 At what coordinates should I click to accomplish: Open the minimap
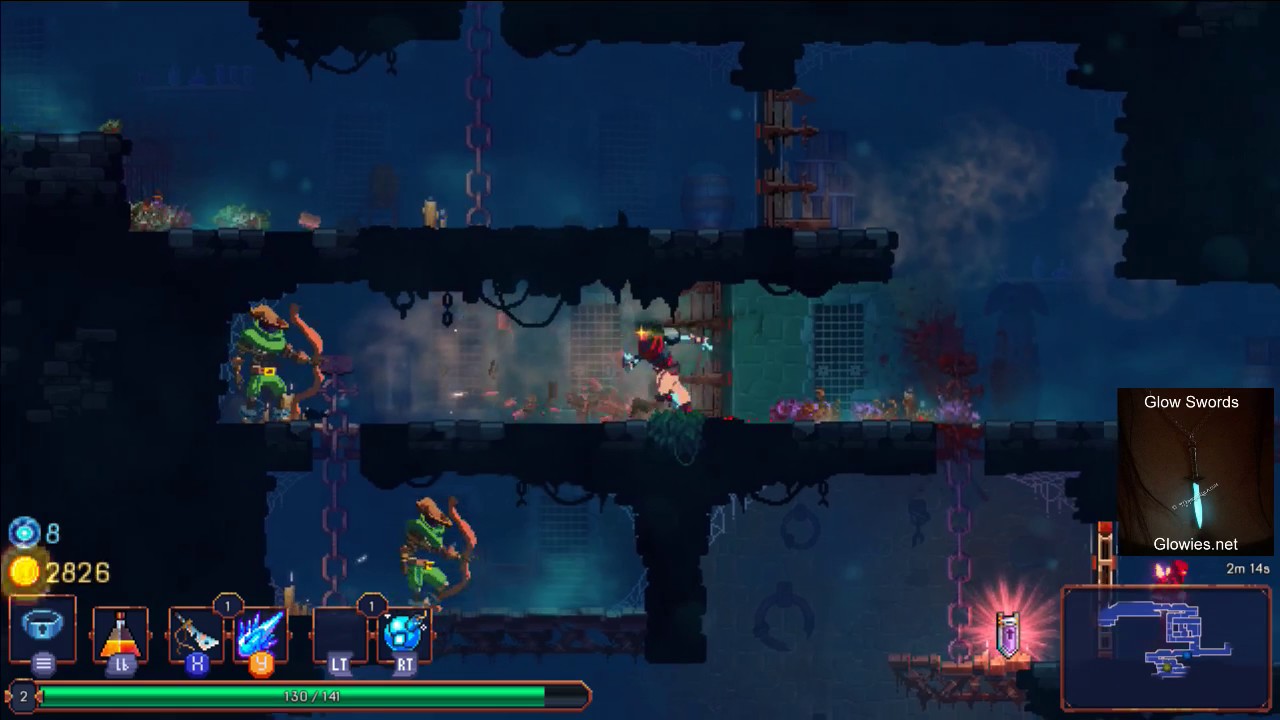click(x=1166, y=647)
